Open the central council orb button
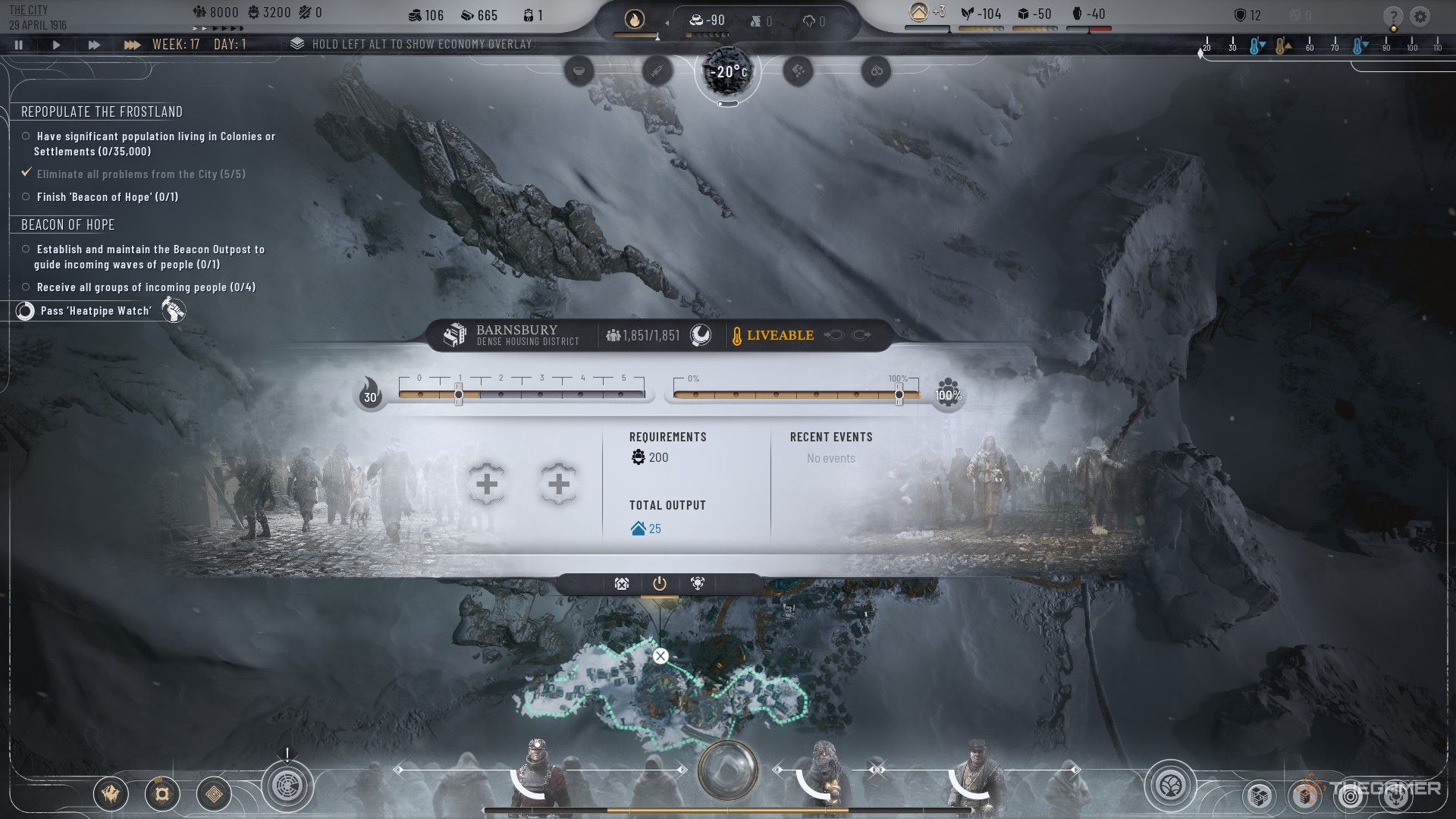Image resolution: width=1456 pixels, height=819 pixels. 727,770
